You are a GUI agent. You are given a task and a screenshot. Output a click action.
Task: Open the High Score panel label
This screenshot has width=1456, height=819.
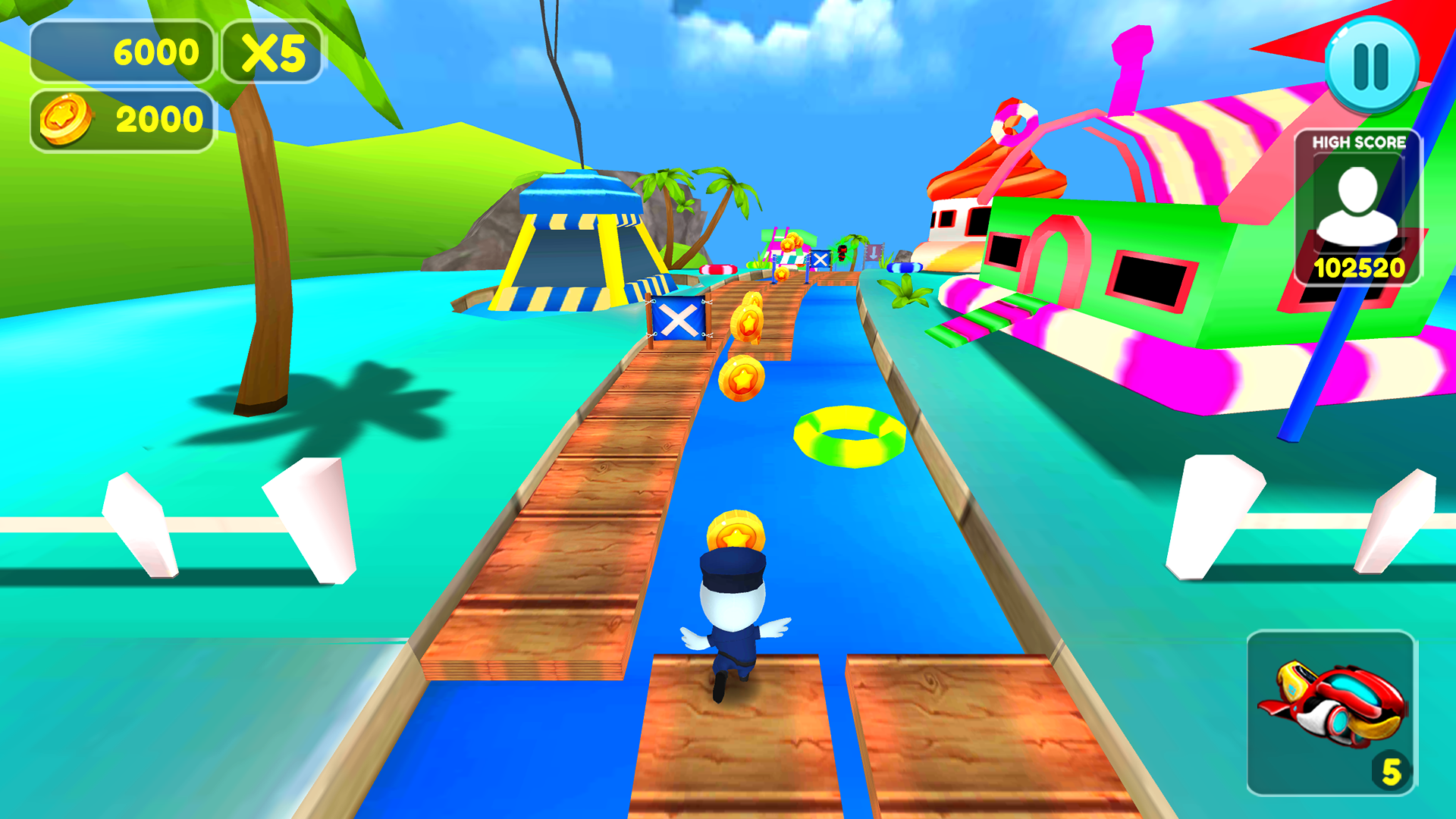[x=1359, y=140]
